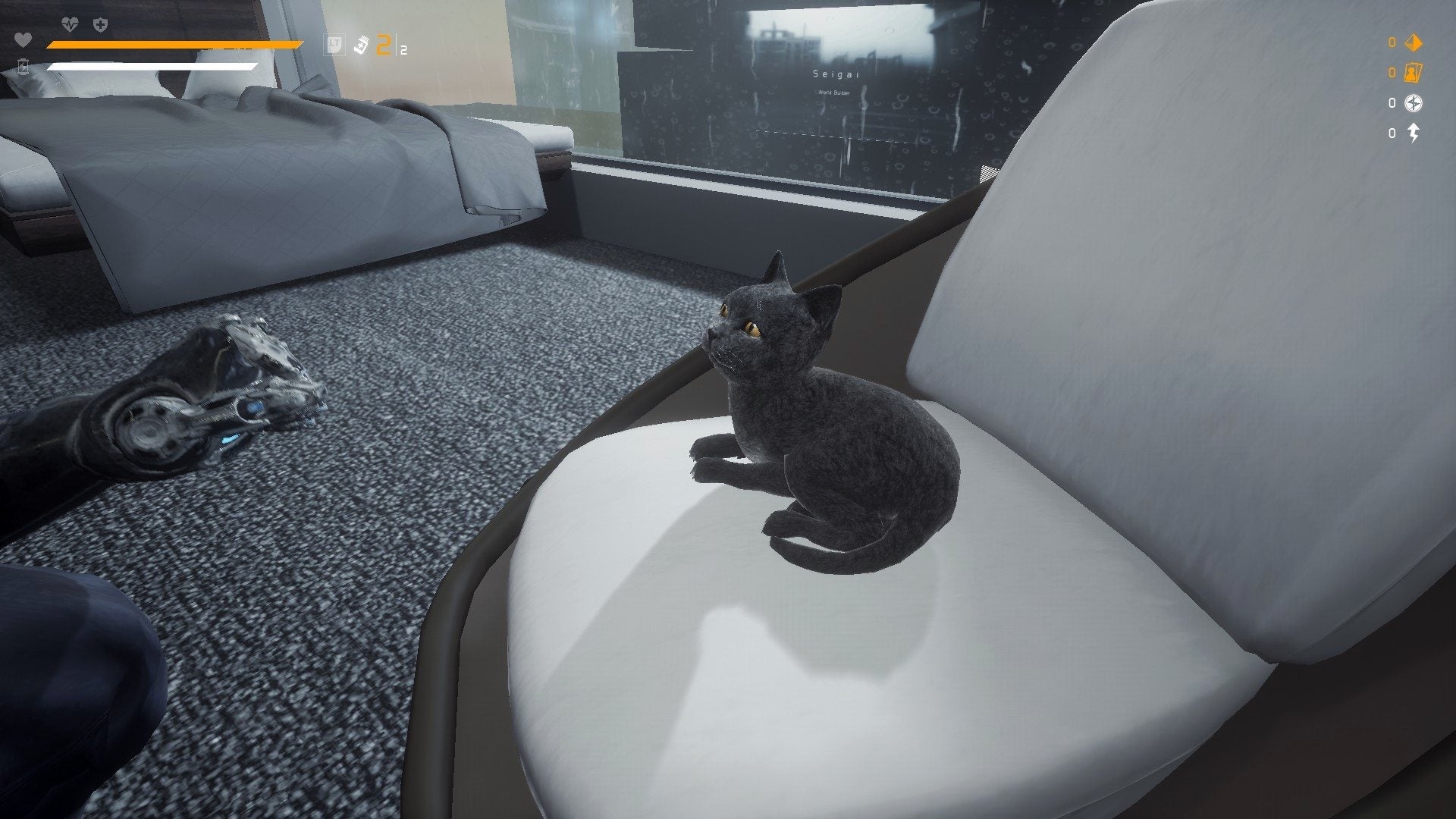The width and height of the screenshot is (1456, 819).
Task: Click the orange diamond currency icon
Action: pyautogui.click(x=1414, y=42)
